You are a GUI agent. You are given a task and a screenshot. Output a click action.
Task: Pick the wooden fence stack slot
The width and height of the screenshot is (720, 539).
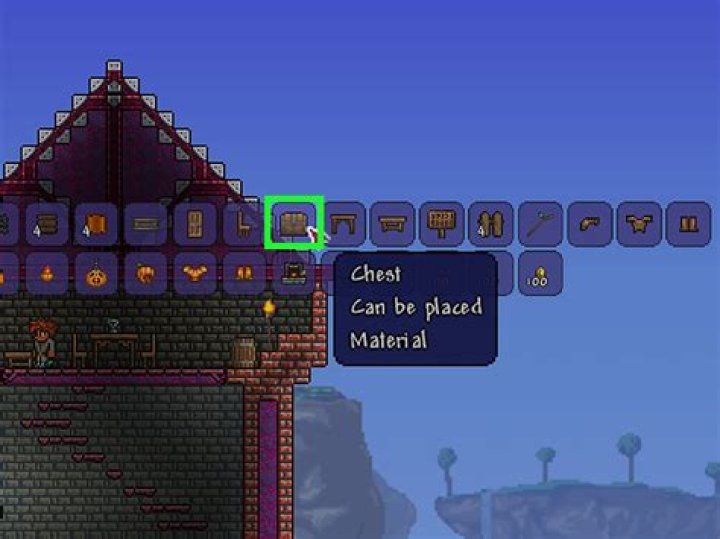(490, 224)
